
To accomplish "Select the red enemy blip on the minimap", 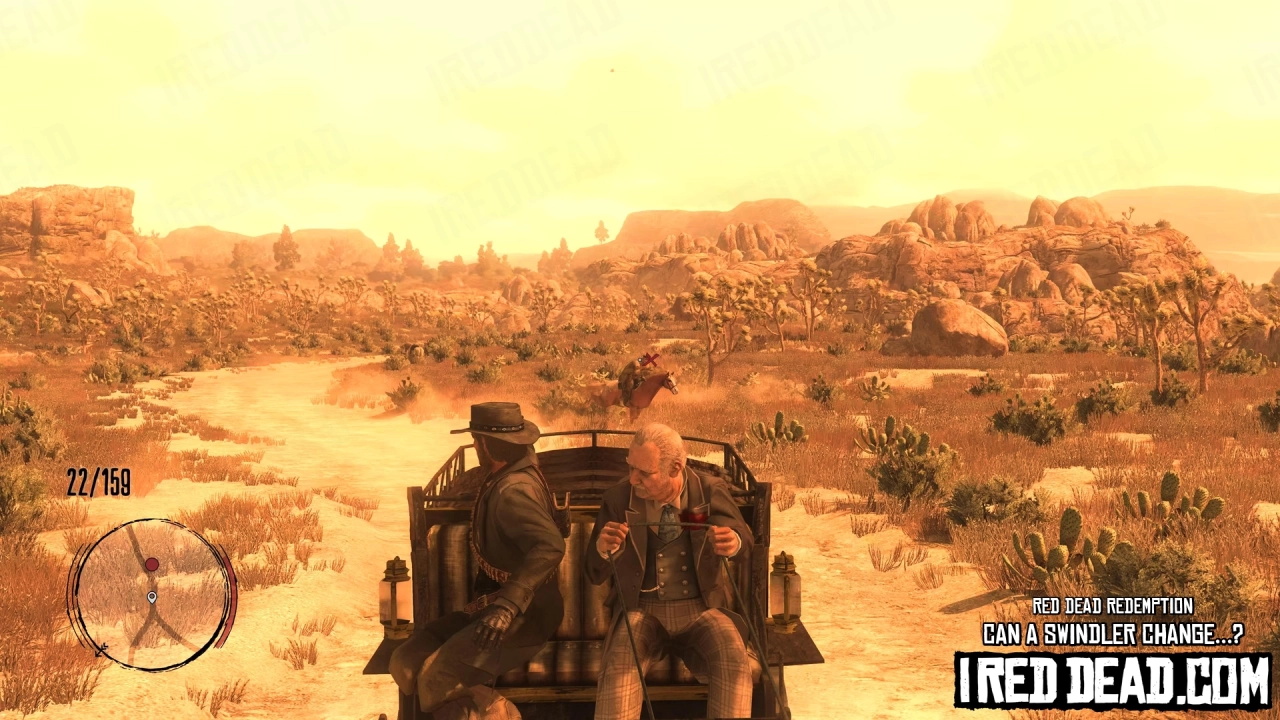I will coord(151,564).
